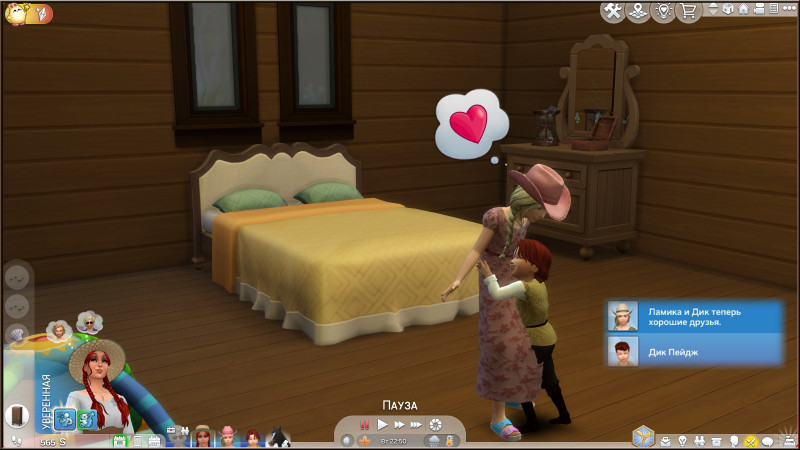Select the Дик Пейдж notification row

694,350
